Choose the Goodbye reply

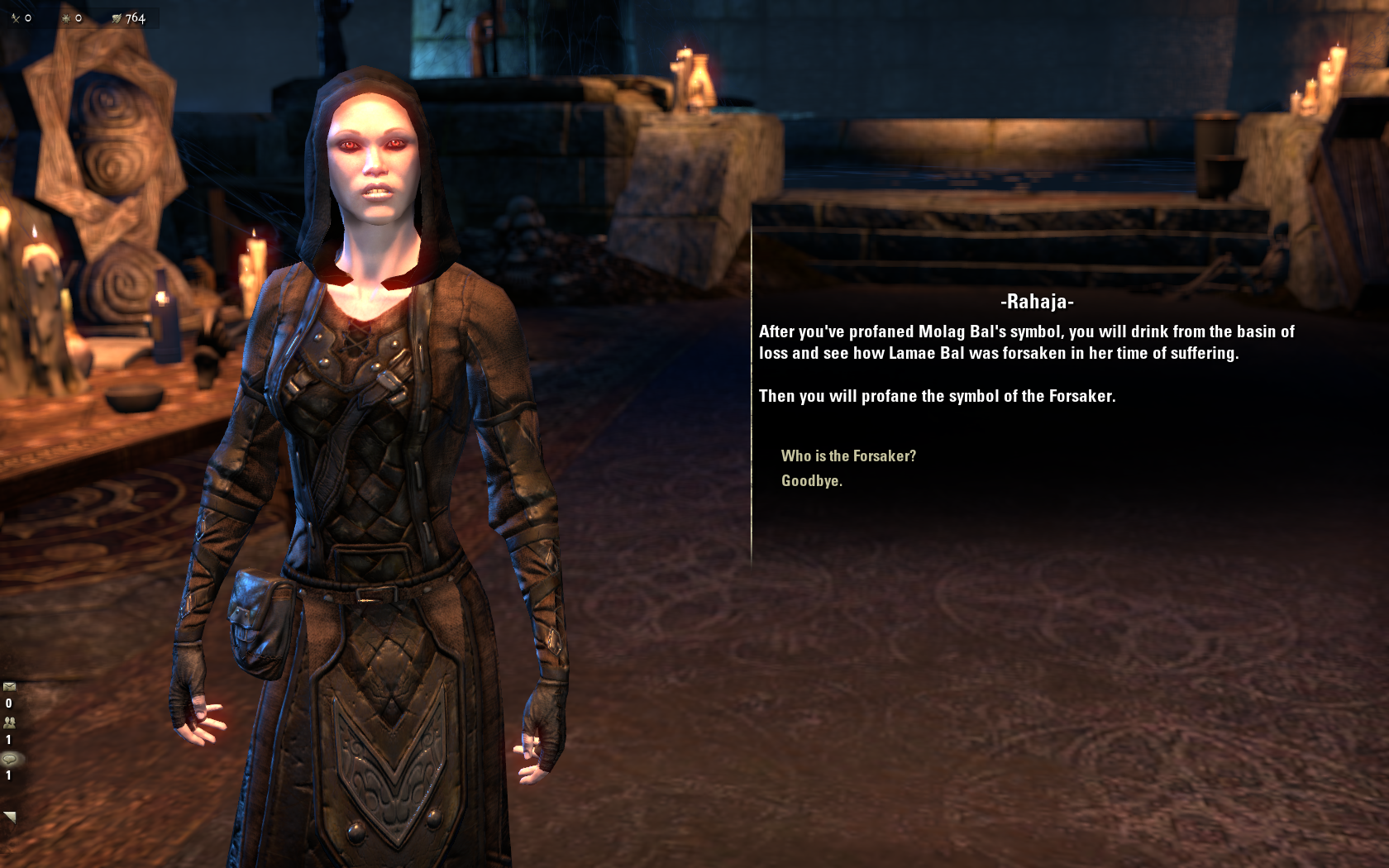[811, 481]
